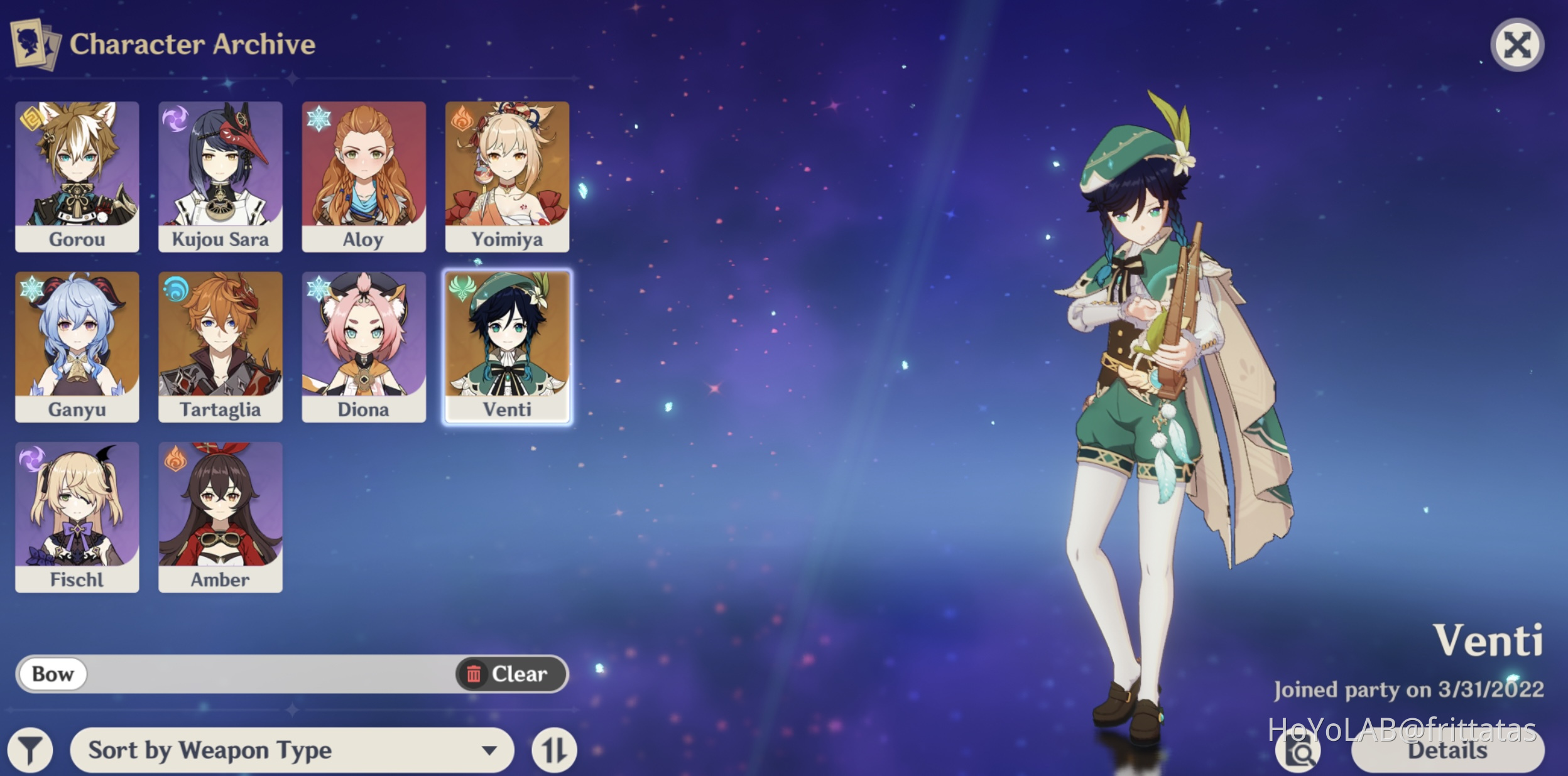This screenshot has height=776, width=1568.
Task: Click the trash icon on the Clear button
Action: point(476,673)
